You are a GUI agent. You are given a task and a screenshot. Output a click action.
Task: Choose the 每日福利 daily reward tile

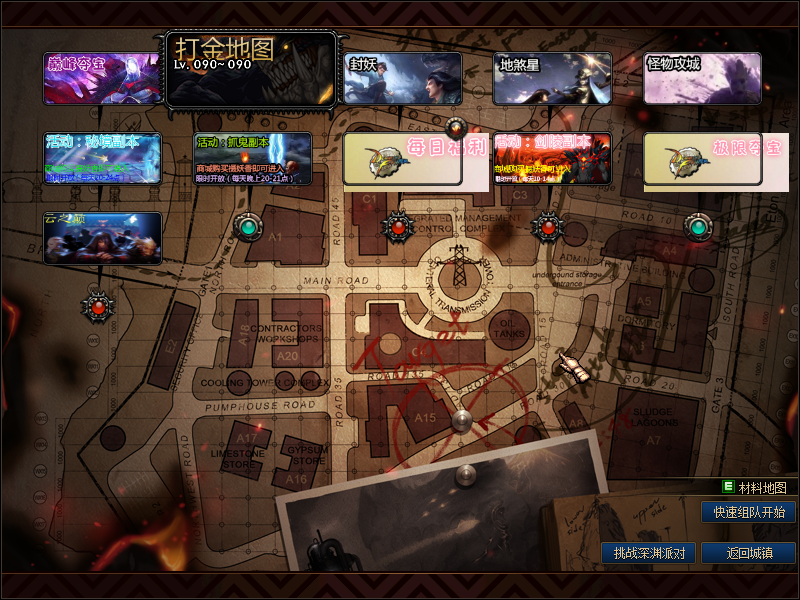pyautogui.click(x=402, y=159)
